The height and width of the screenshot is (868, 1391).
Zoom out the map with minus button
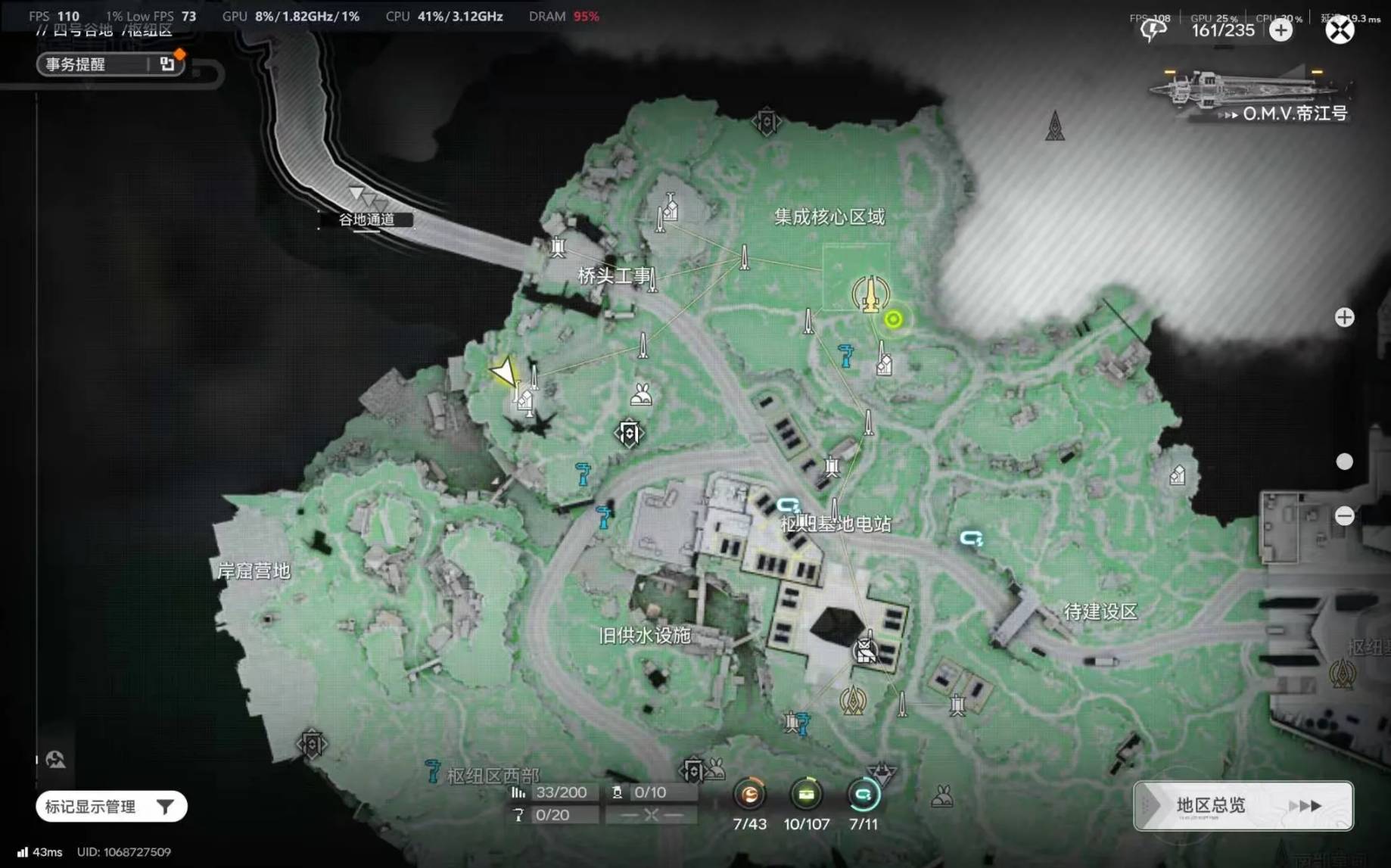pos(1344,516)
